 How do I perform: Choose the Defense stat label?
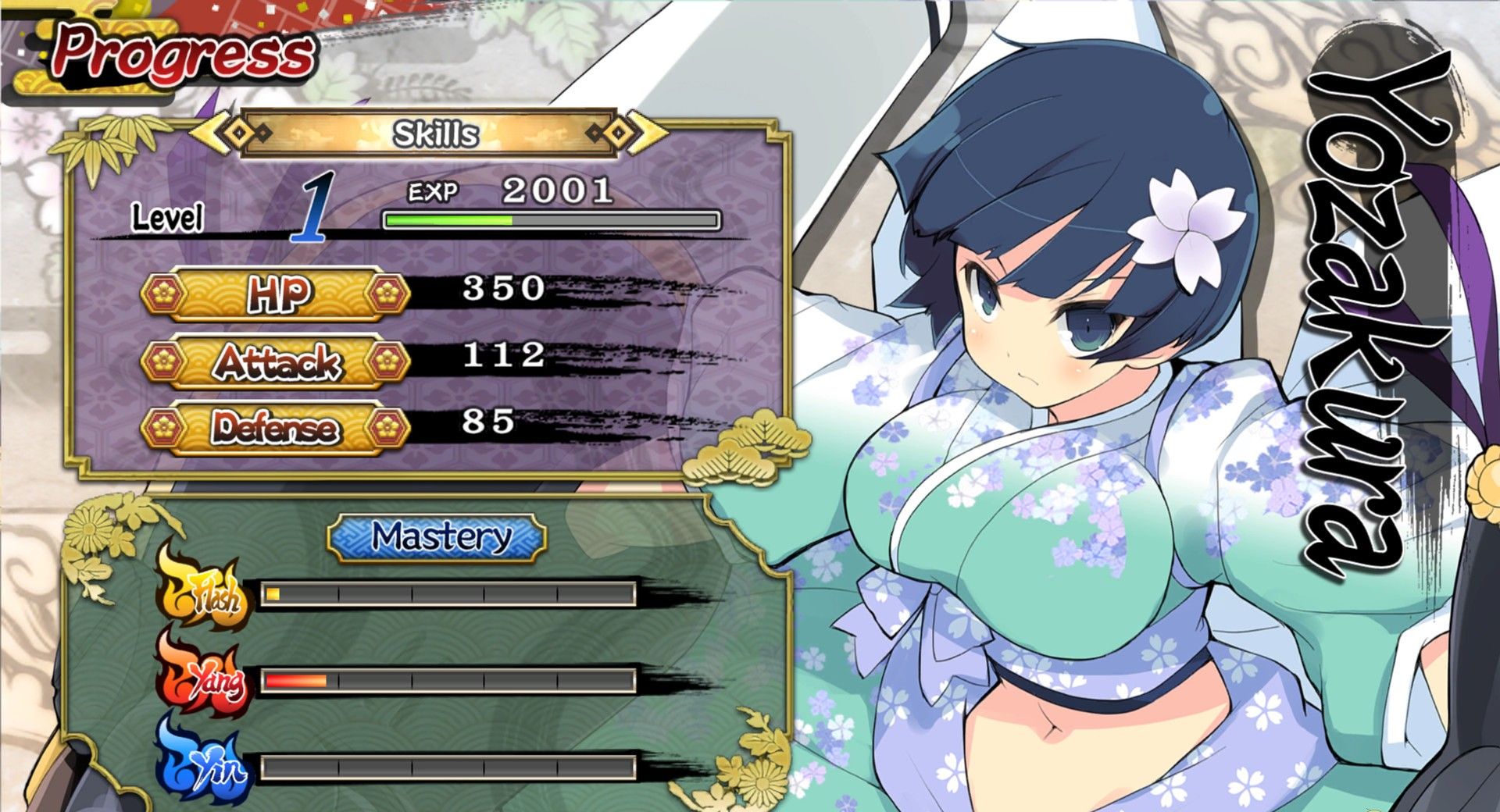click(x=276, y=429)
